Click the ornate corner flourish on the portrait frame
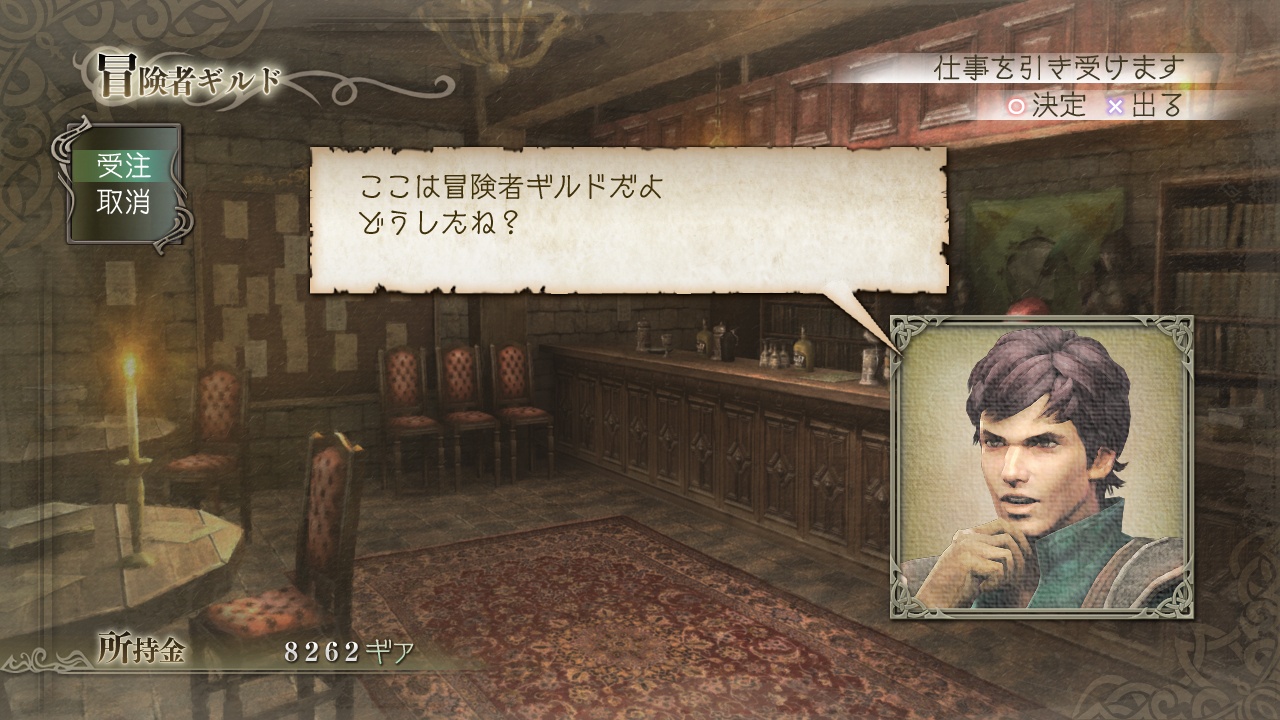 point(905,330)
